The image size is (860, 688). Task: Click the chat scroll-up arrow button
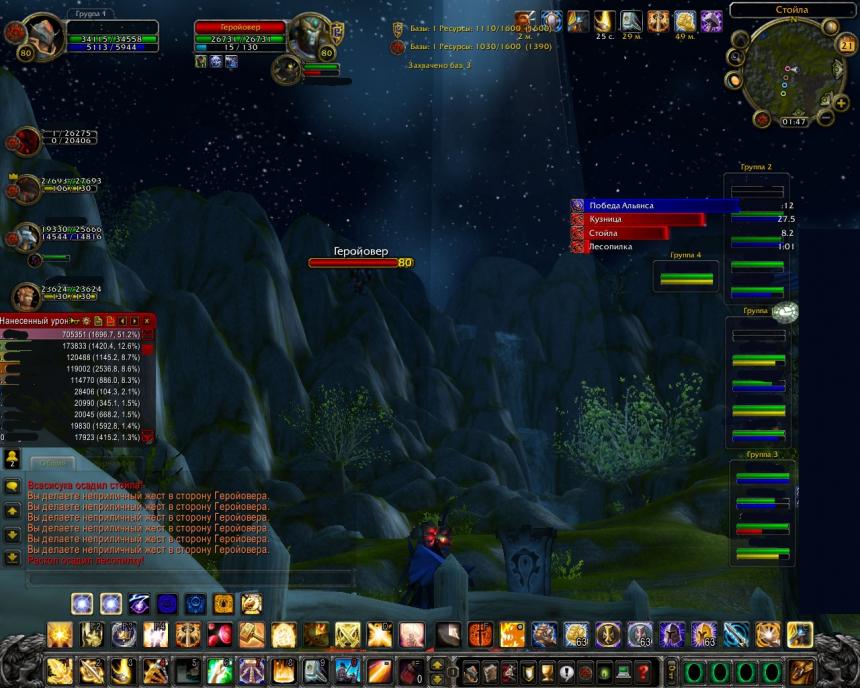click(12, 511)
